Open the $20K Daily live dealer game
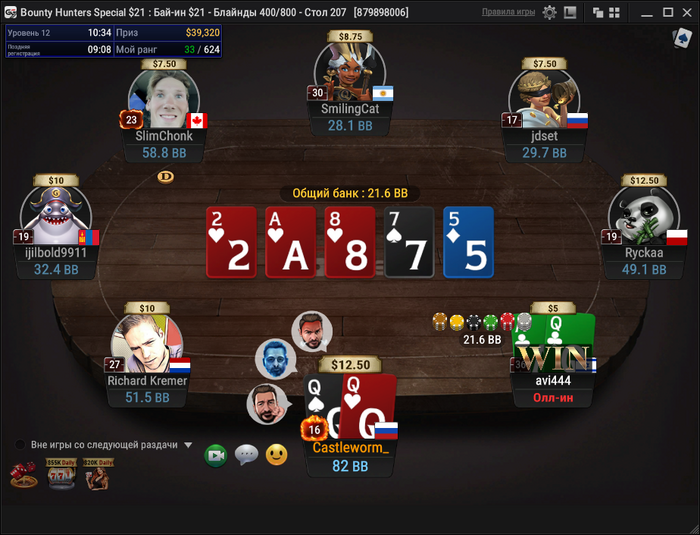Image resolution: width=700 pixels, height=535 pixels. pos(97,474)
